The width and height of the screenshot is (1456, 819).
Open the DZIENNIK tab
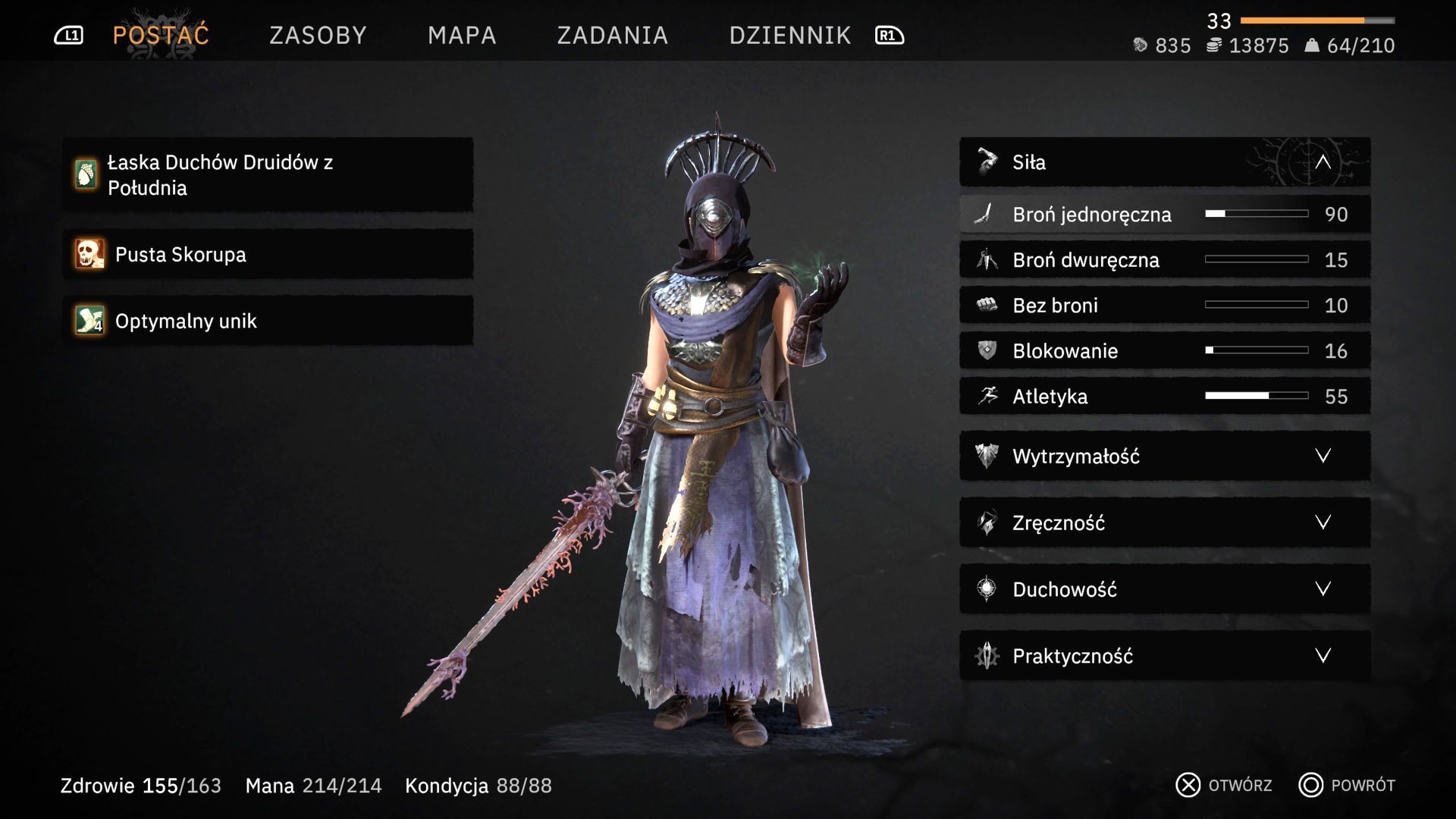click(789, 35)
